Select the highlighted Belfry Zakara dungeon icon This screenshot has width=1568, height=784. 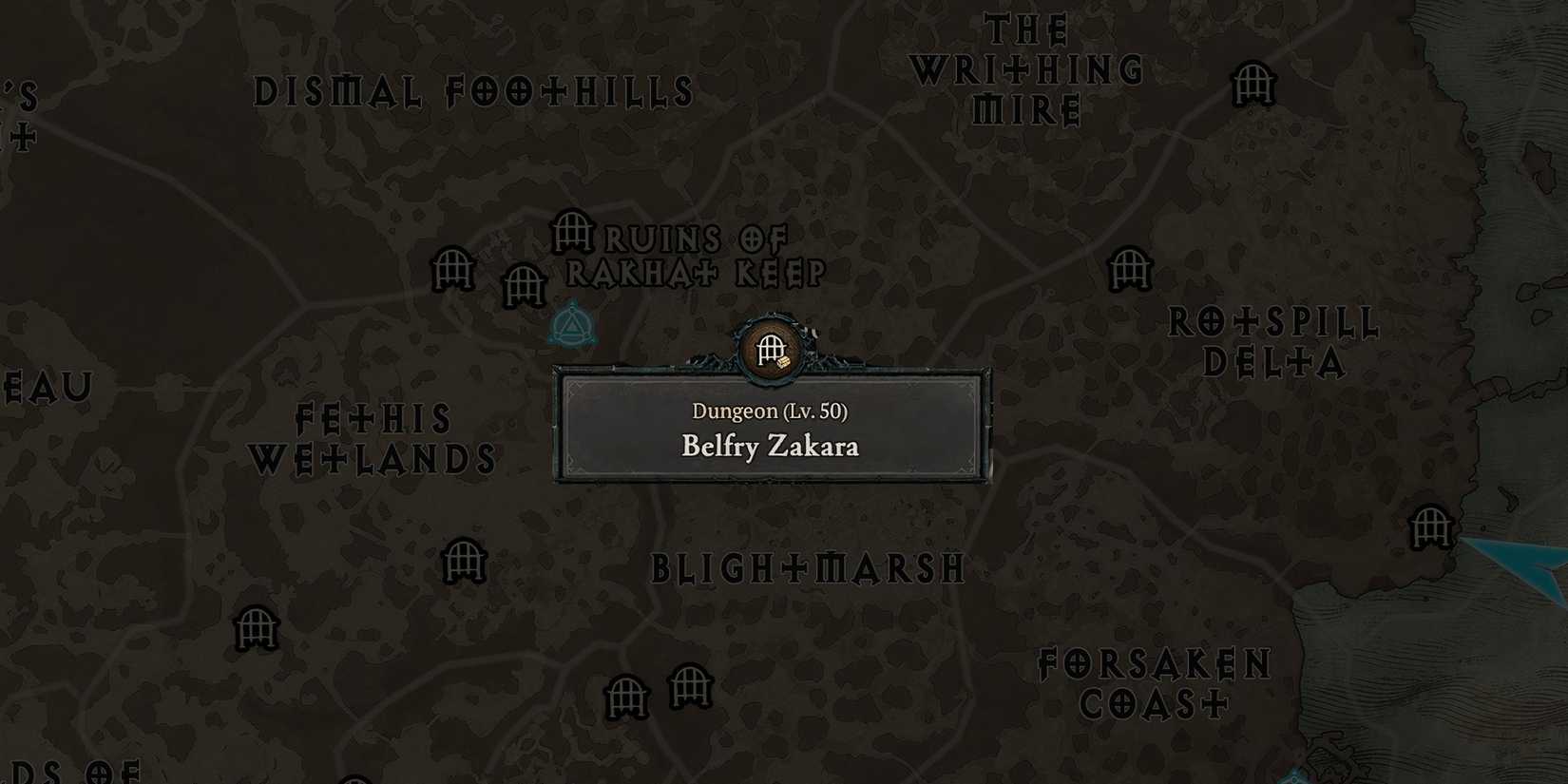pyautogui.click(x=768, y=351)
